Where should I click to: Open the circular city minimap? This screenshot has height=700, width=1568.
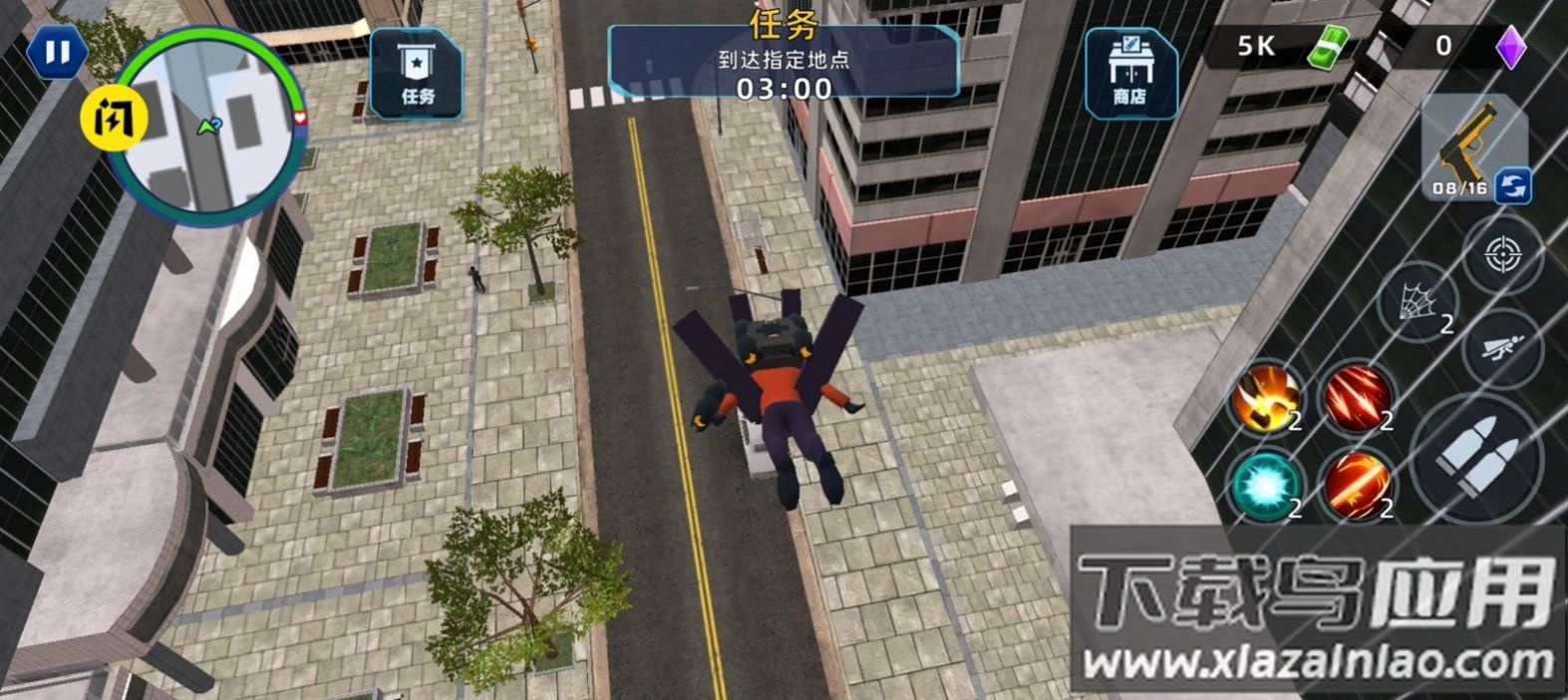209,126
